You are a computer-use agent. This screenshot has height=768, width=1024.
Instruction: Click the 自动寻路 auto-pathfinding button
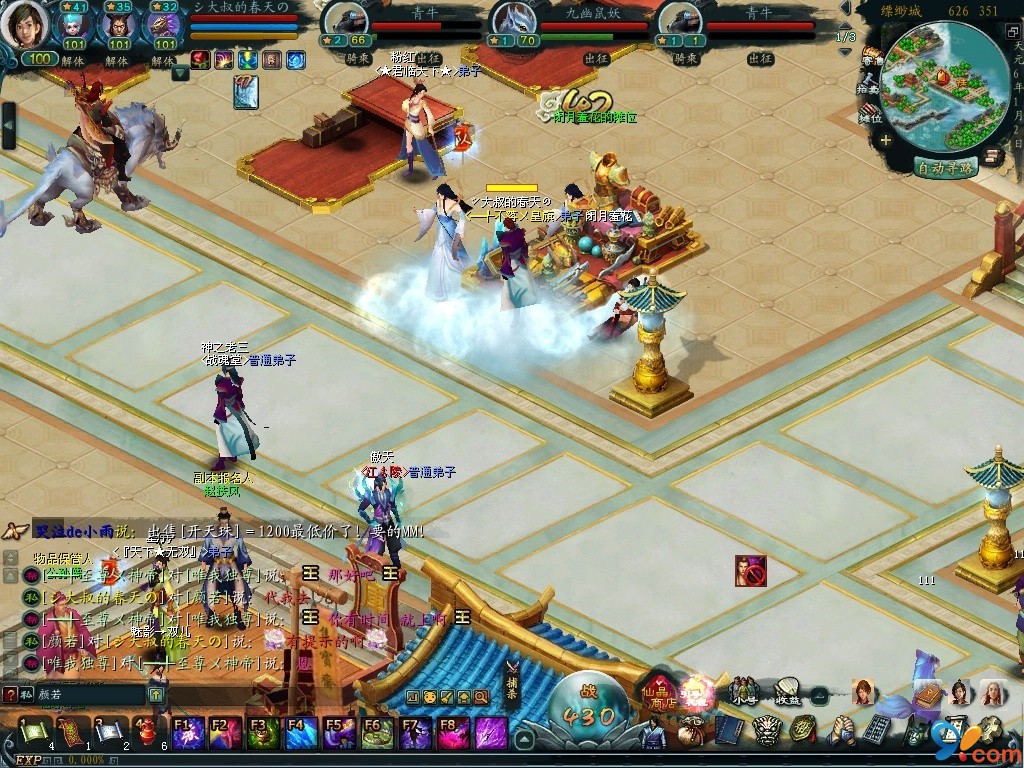click(944, 168)
